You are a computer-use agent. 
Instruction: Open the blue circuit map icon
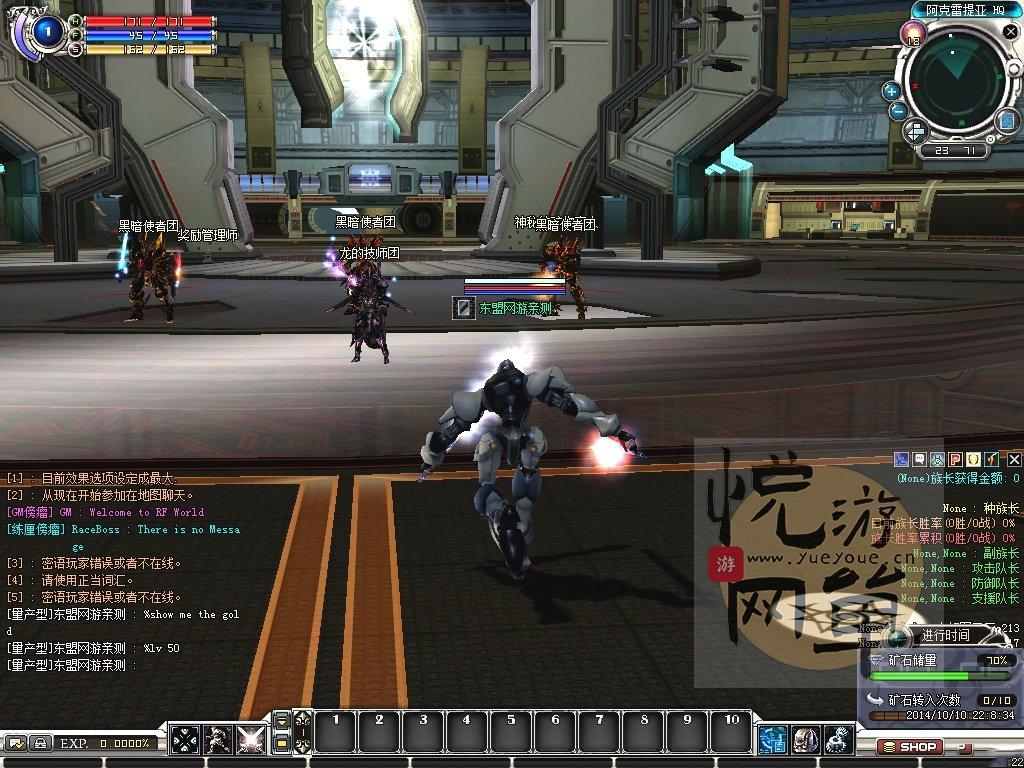coord(773,740)
